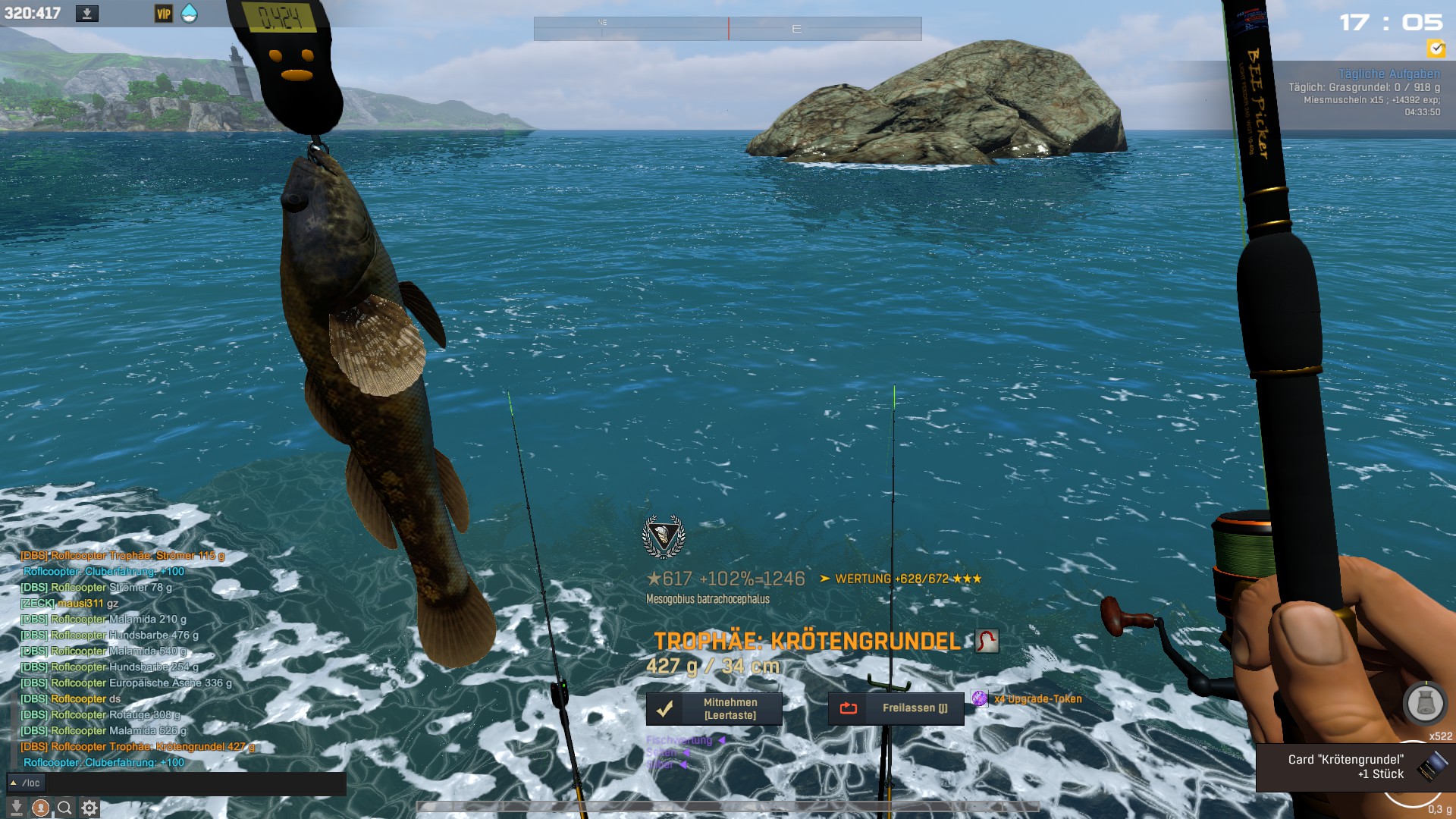Click the download icon beside the coordinates
Viewport: 1456px width, 819px height.
(87, 14)
